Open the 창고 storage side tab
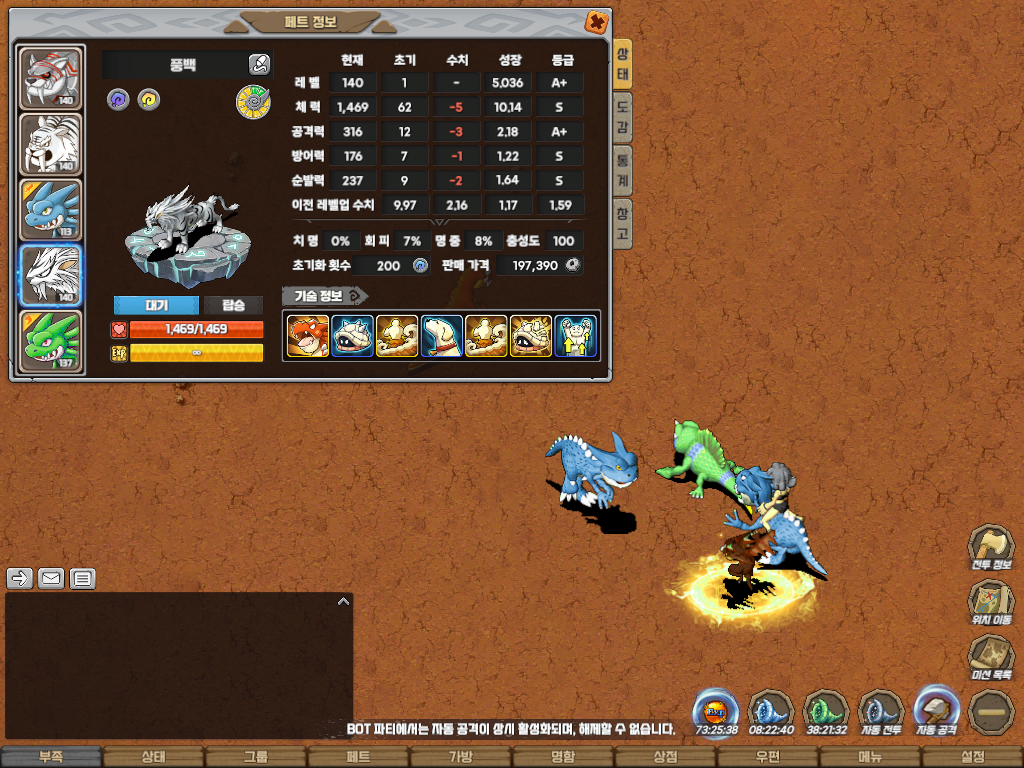The height and width of the screenshot is (768, 1024). pos(622,223)
